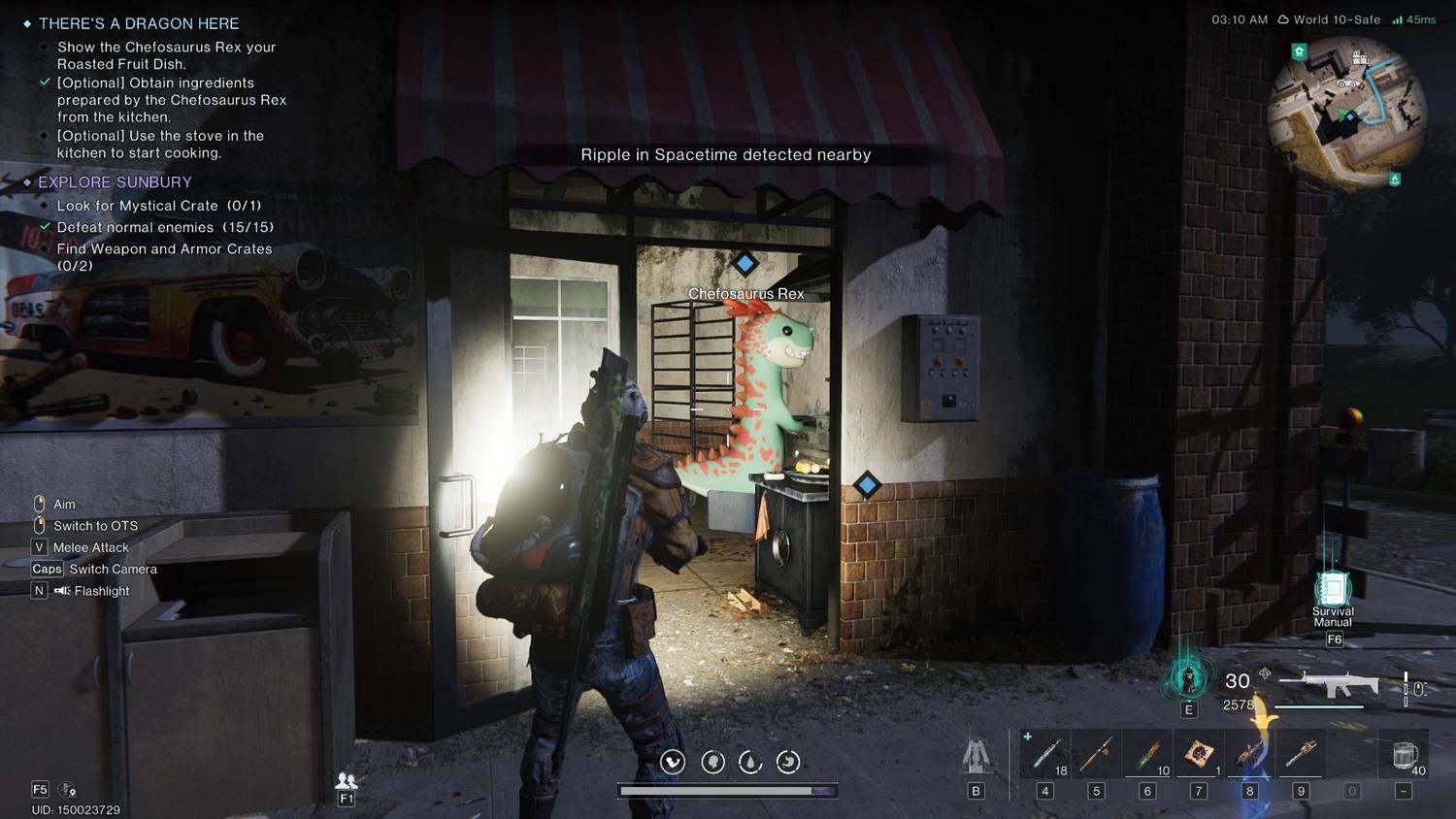The height and width of the screenshot is (819, 1456).
Task: Click the head sanity status icon
Action: point(712,762)
